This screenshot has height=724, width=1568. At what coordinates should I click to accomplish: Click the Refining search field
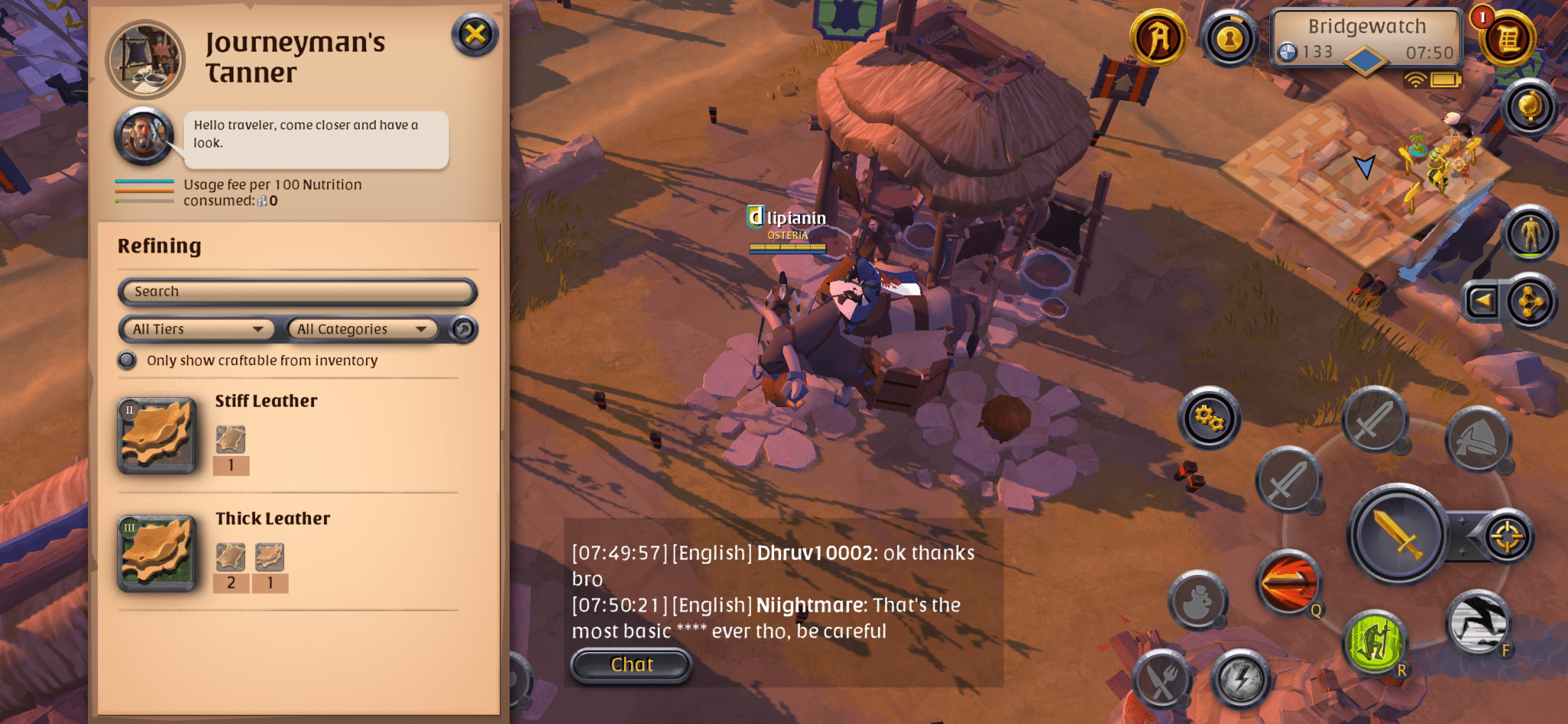[x=297, y=292]
